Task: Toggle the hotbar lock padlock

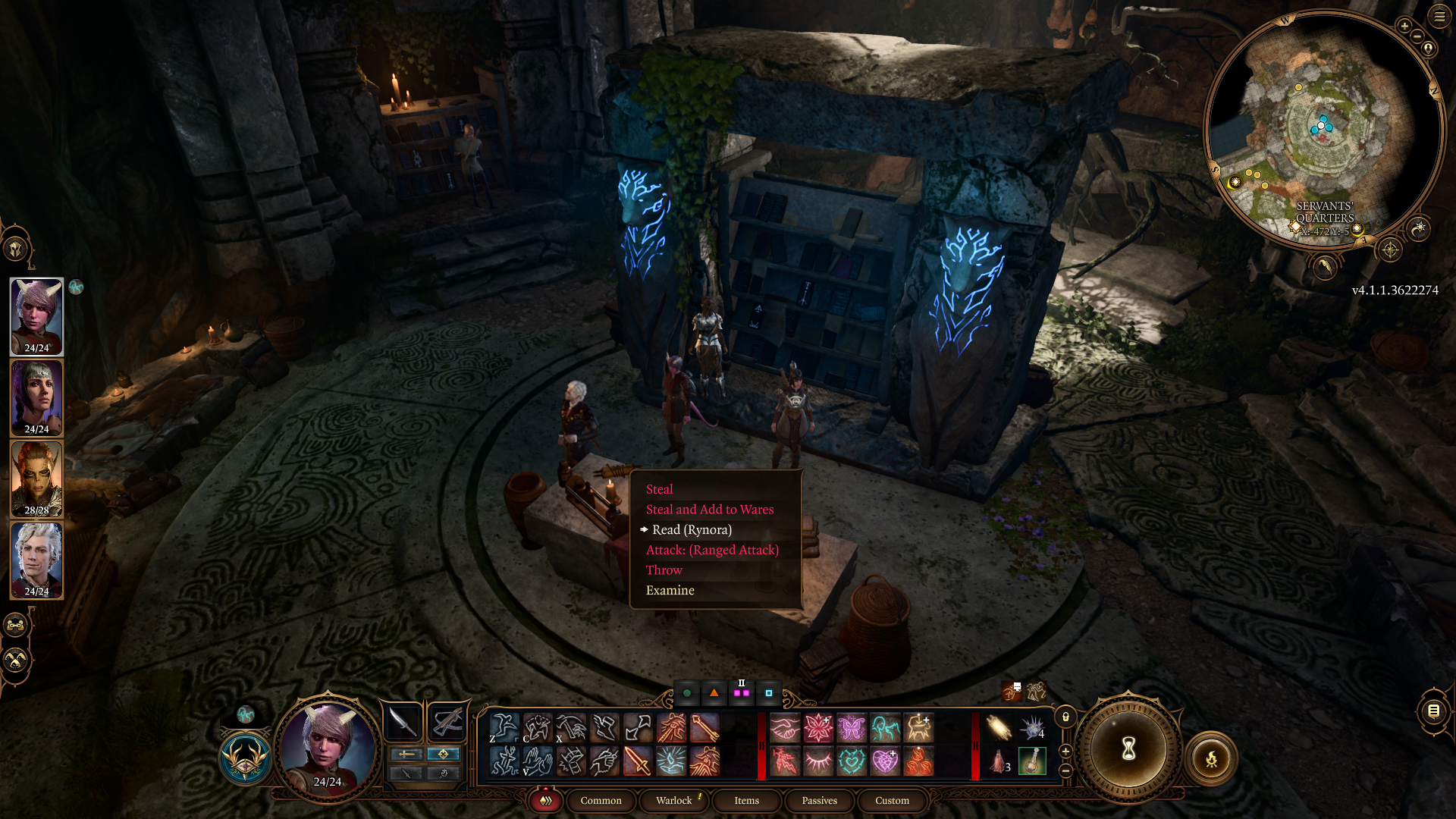Action: [x=1065, y=717]
